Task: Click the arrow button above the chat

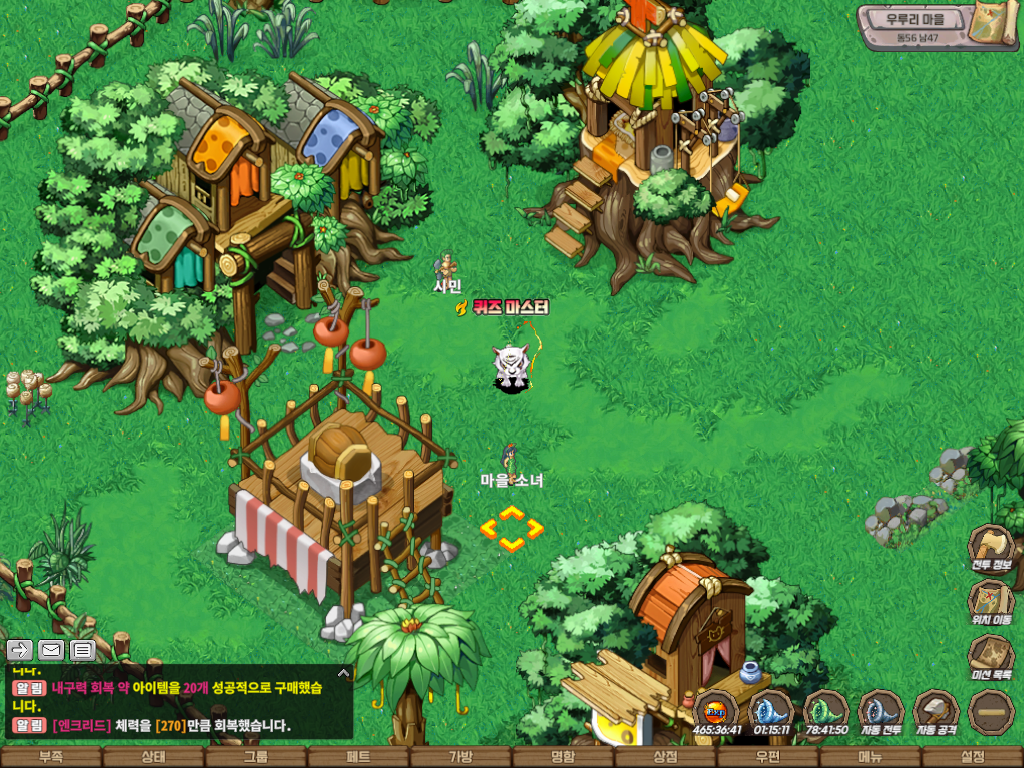Action: pyautogui.click(x=20, y=650)
